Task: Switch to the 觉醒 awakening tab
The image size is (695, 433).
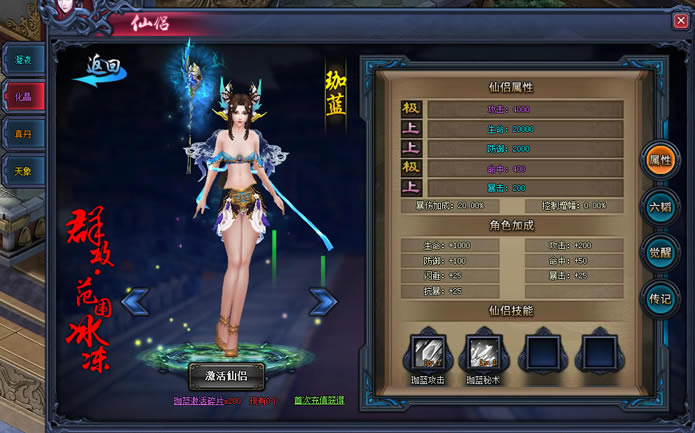Action: tap(660, 252)
